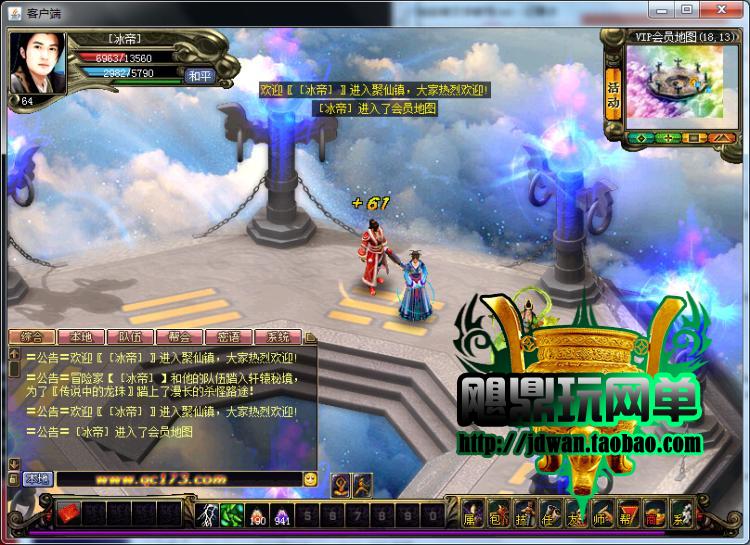Minimize the client window
Image resolution: width=750 pixels, height=545 pixels.
click(661, 9)
